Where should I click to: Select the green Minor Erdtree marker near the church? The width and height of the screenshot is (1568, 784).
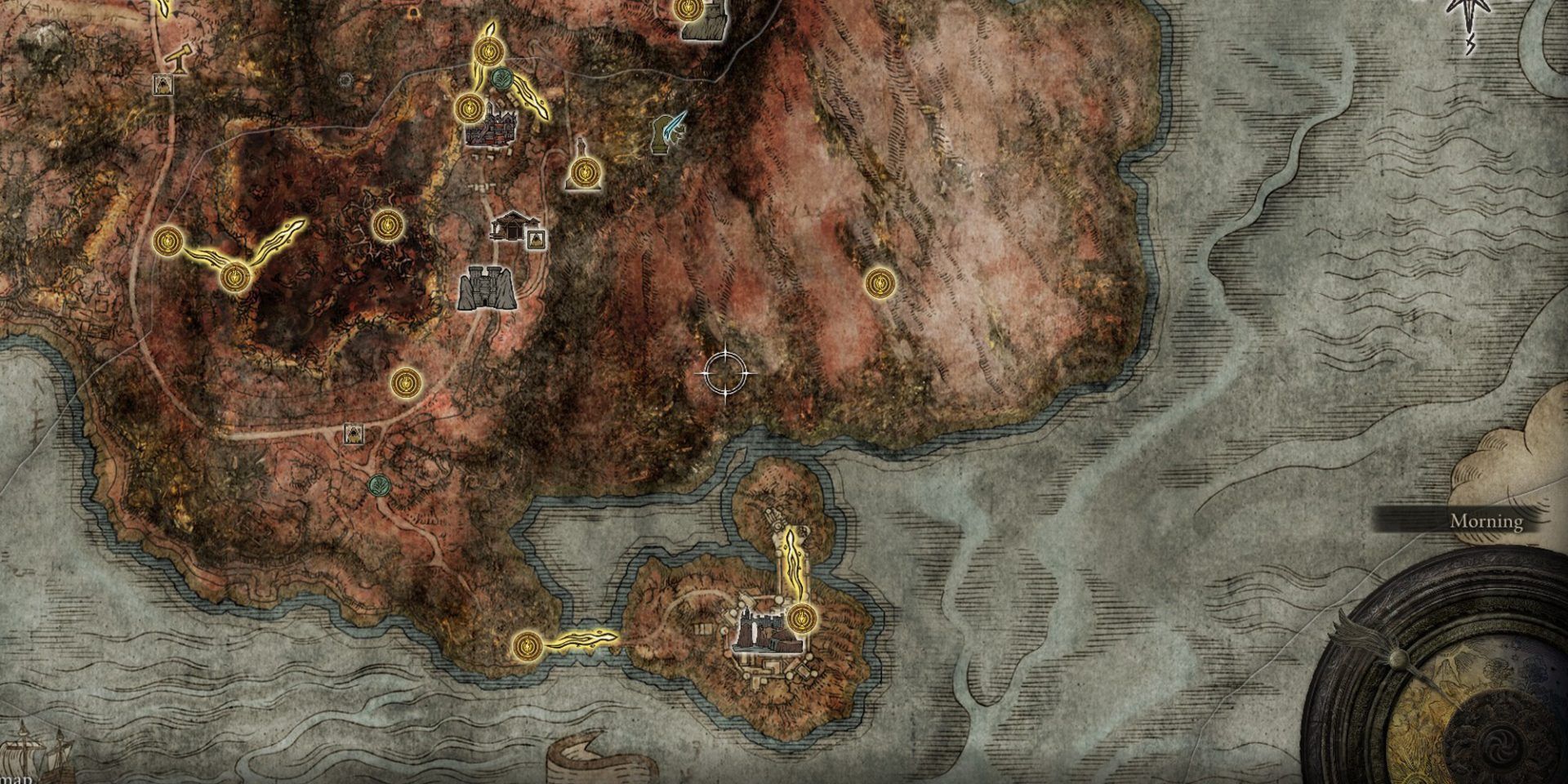502,79
